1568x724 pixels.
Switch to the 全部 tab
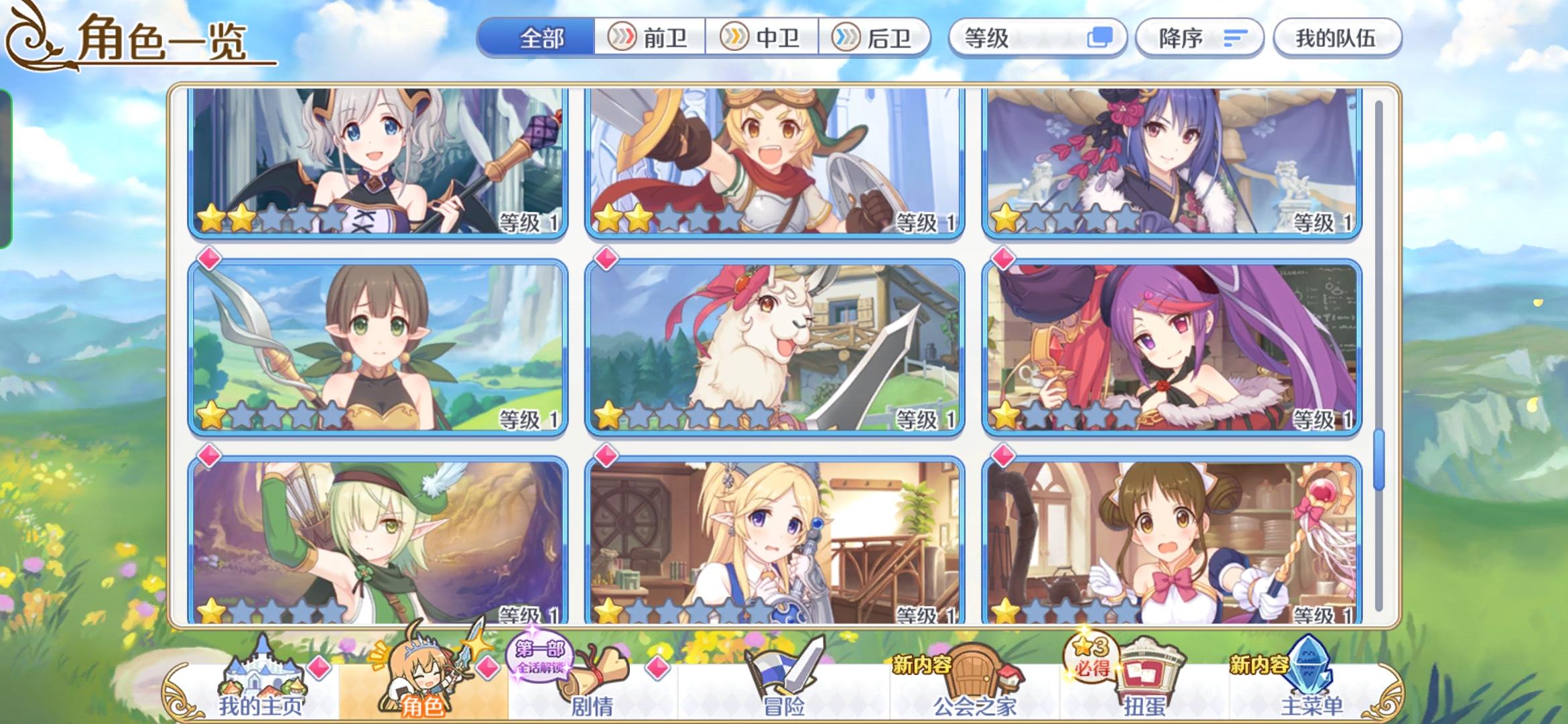click(x=539, y=38)
